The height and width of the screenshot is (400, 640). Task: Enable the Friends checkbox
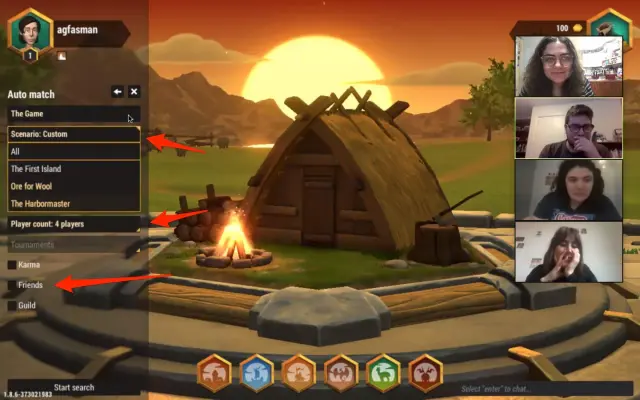coord(12,286)
